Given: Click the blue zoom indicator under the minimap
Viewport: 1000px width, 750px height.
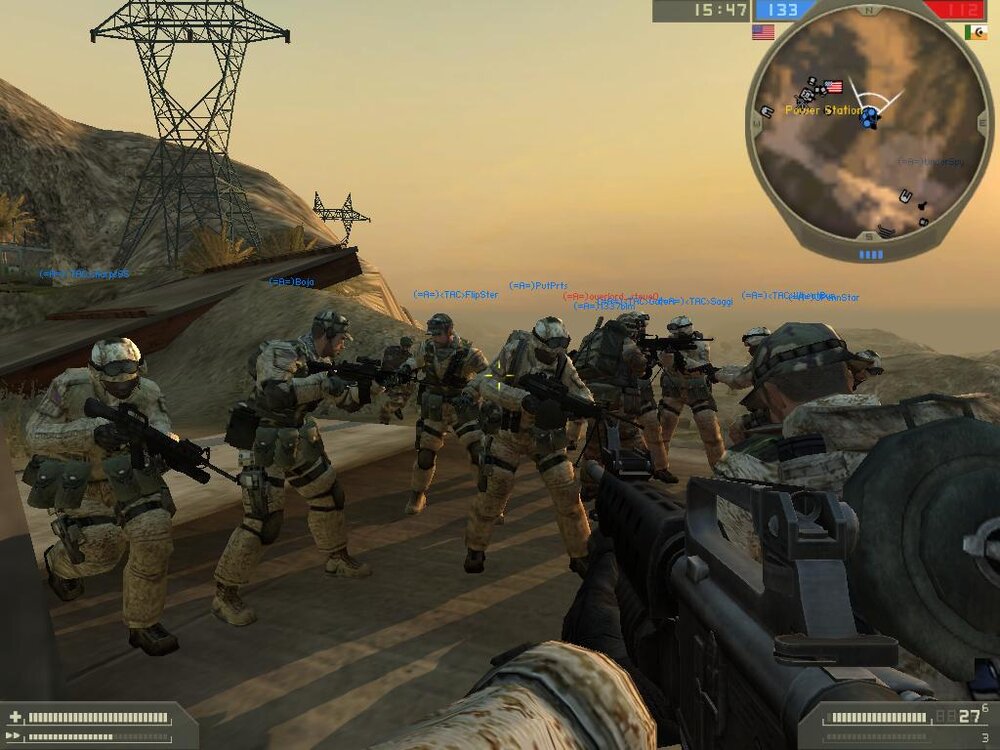Looking at the screenshot, I should [871, 255].
